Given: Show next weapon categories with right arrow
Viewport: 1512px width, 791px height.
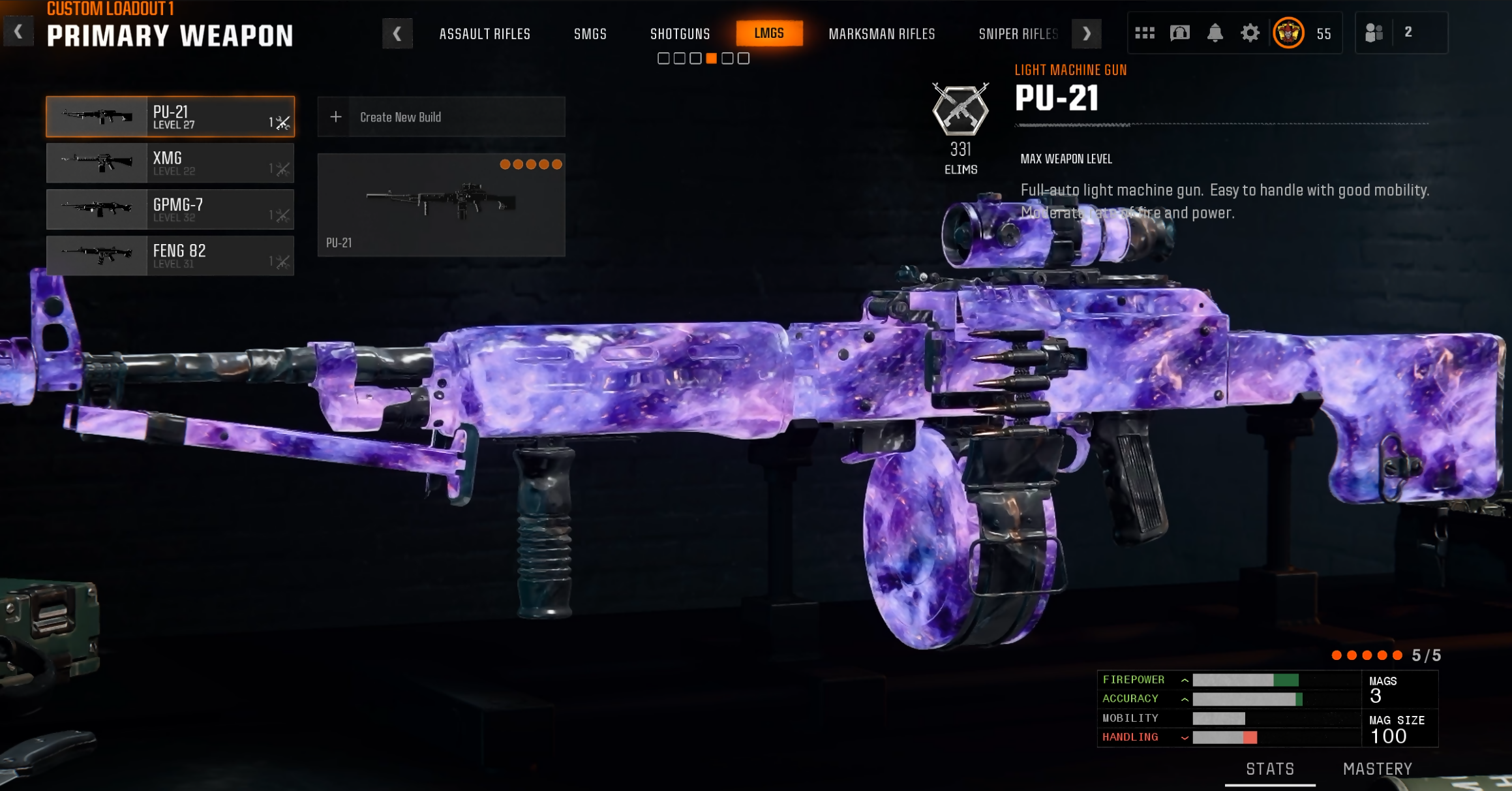Looking at the screenshot, I should [x=1086, y=34].
